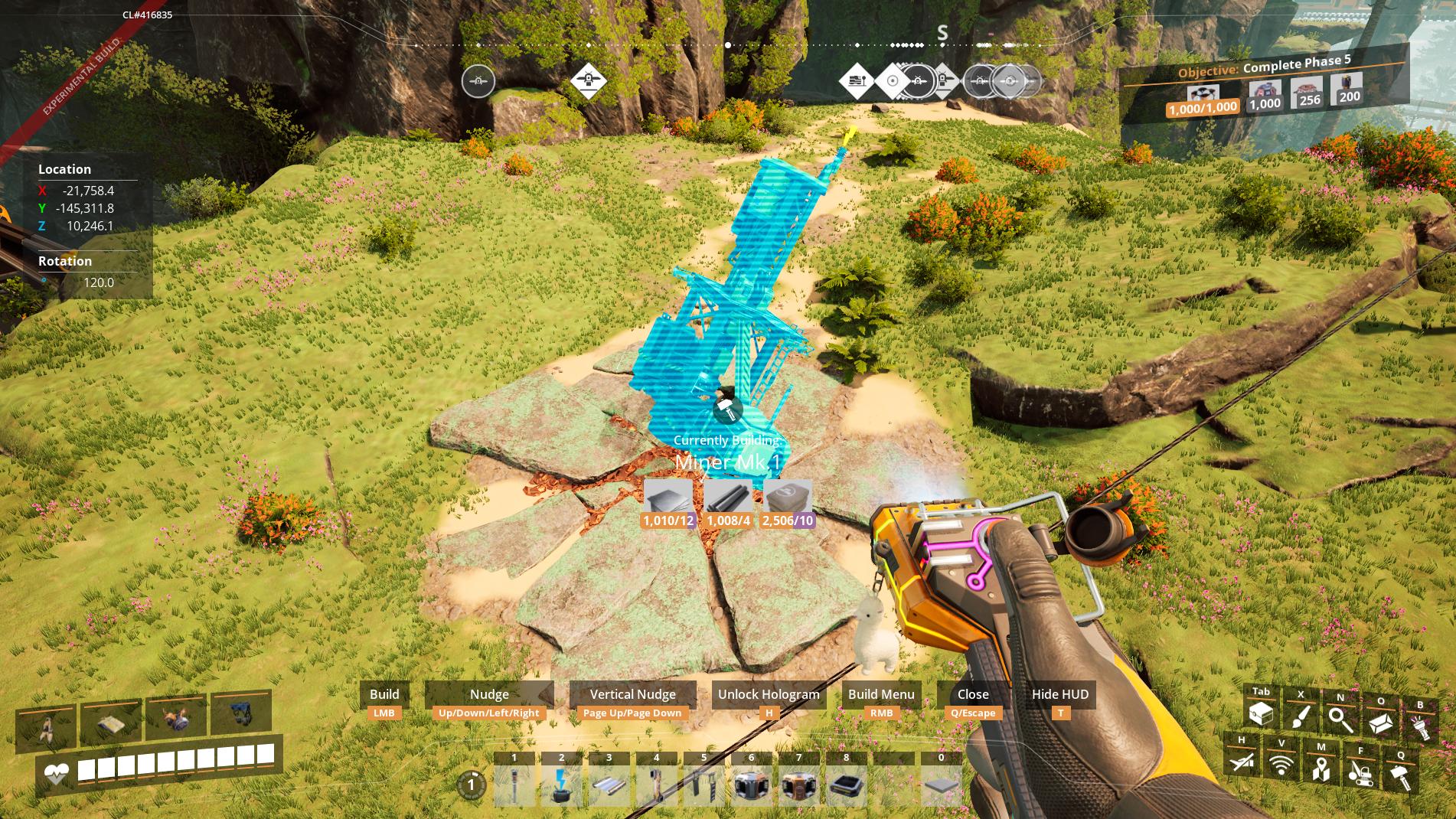Image resolution: width=1456 pixels, height=819 pixels.
Task: Activate the paintbrush customizer icon
Action: 1301,716
